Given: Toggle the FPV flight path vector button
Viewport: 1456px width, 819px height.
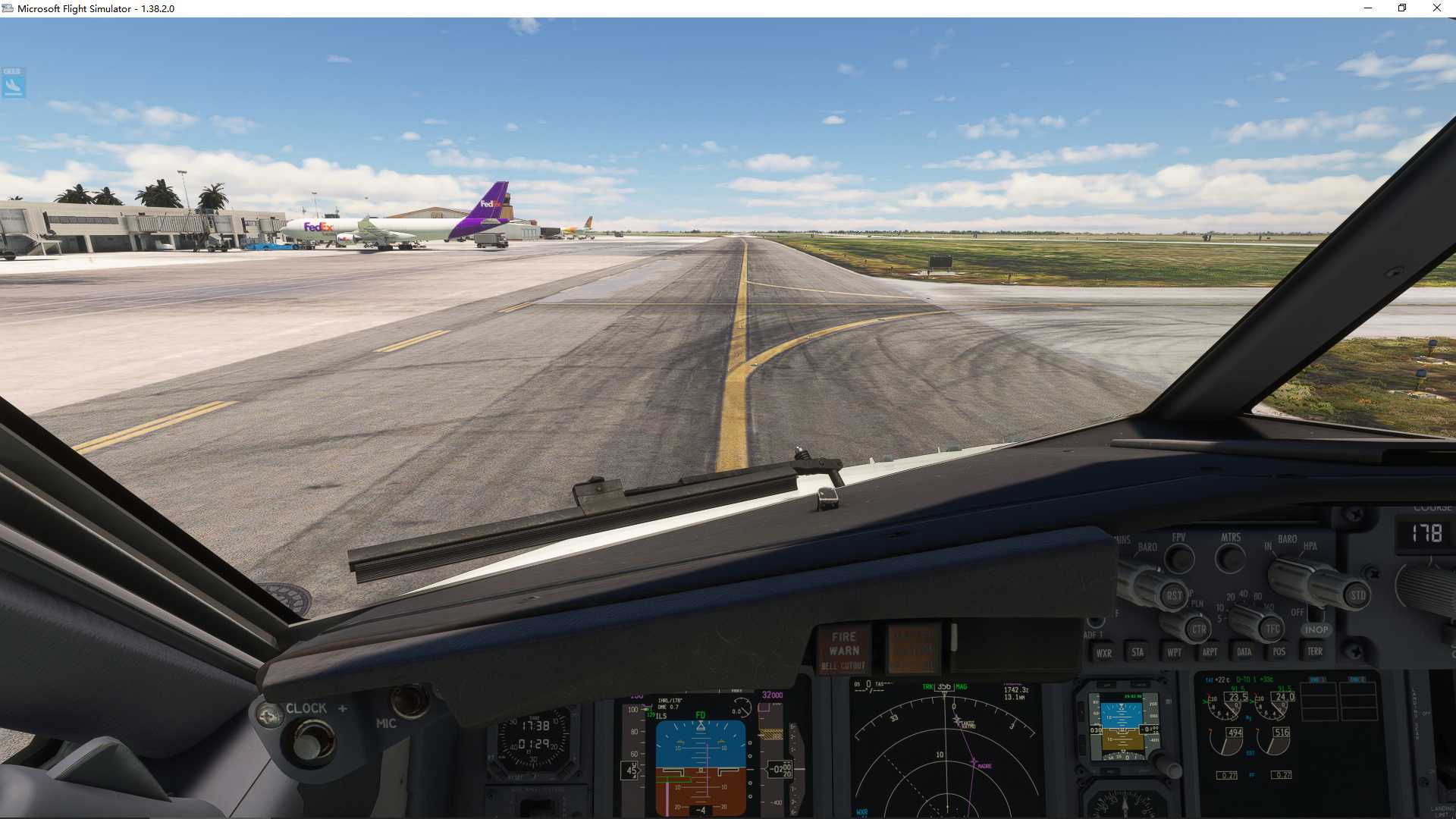Looking at the screenshot, I should tap(1179, 559).
